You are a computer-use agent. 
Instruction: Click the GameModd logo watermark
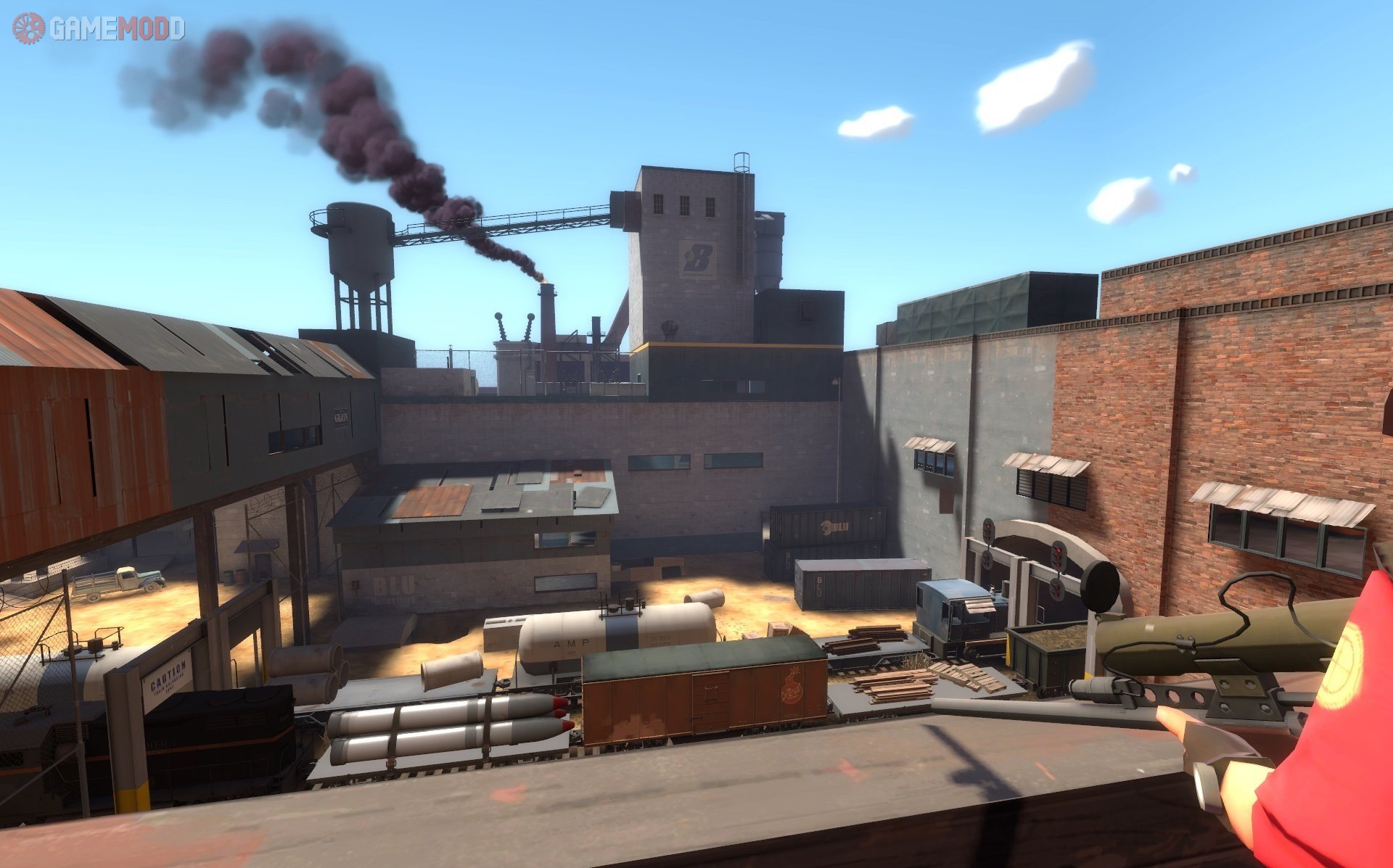click(99, 29)
